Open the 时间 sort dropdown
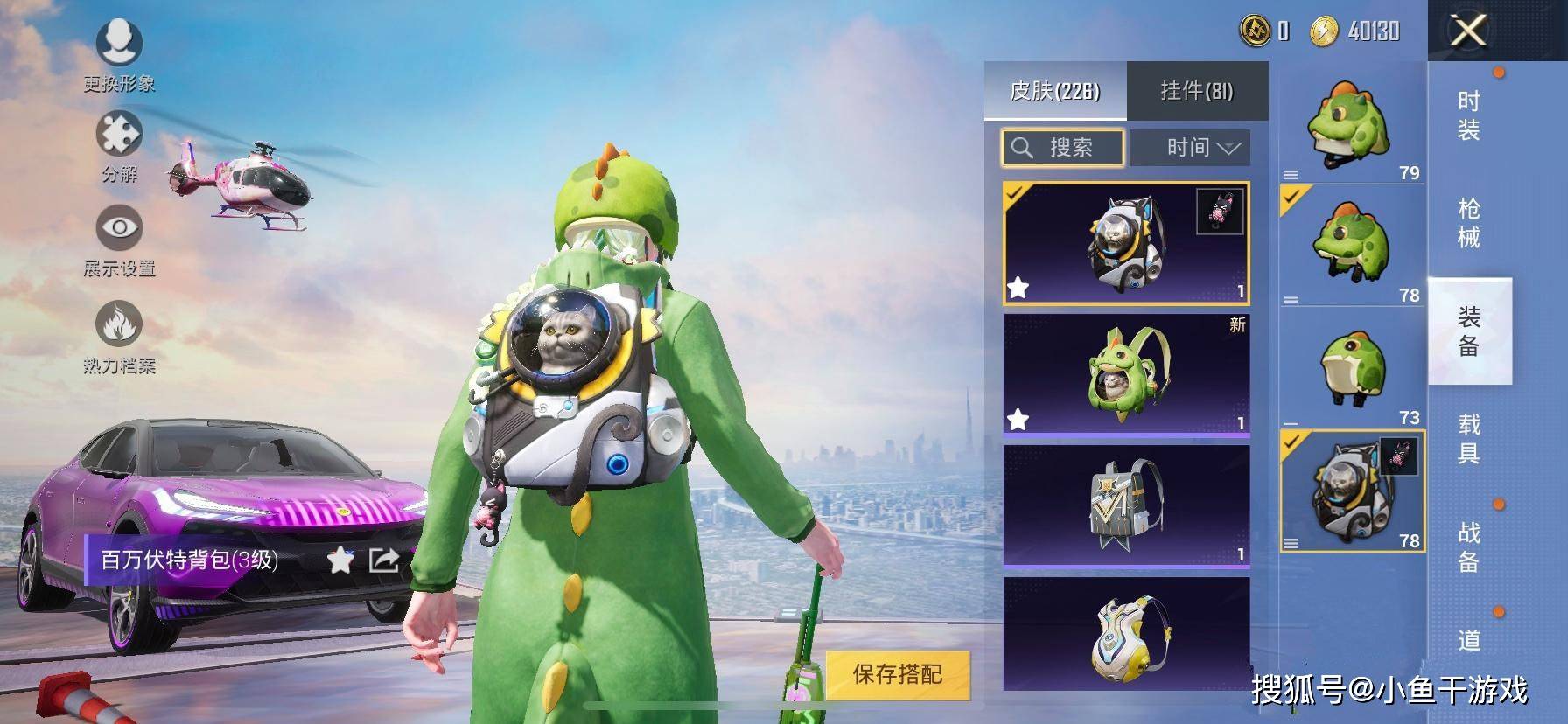Screen dimensions: 1568x724 [1190, 147]
